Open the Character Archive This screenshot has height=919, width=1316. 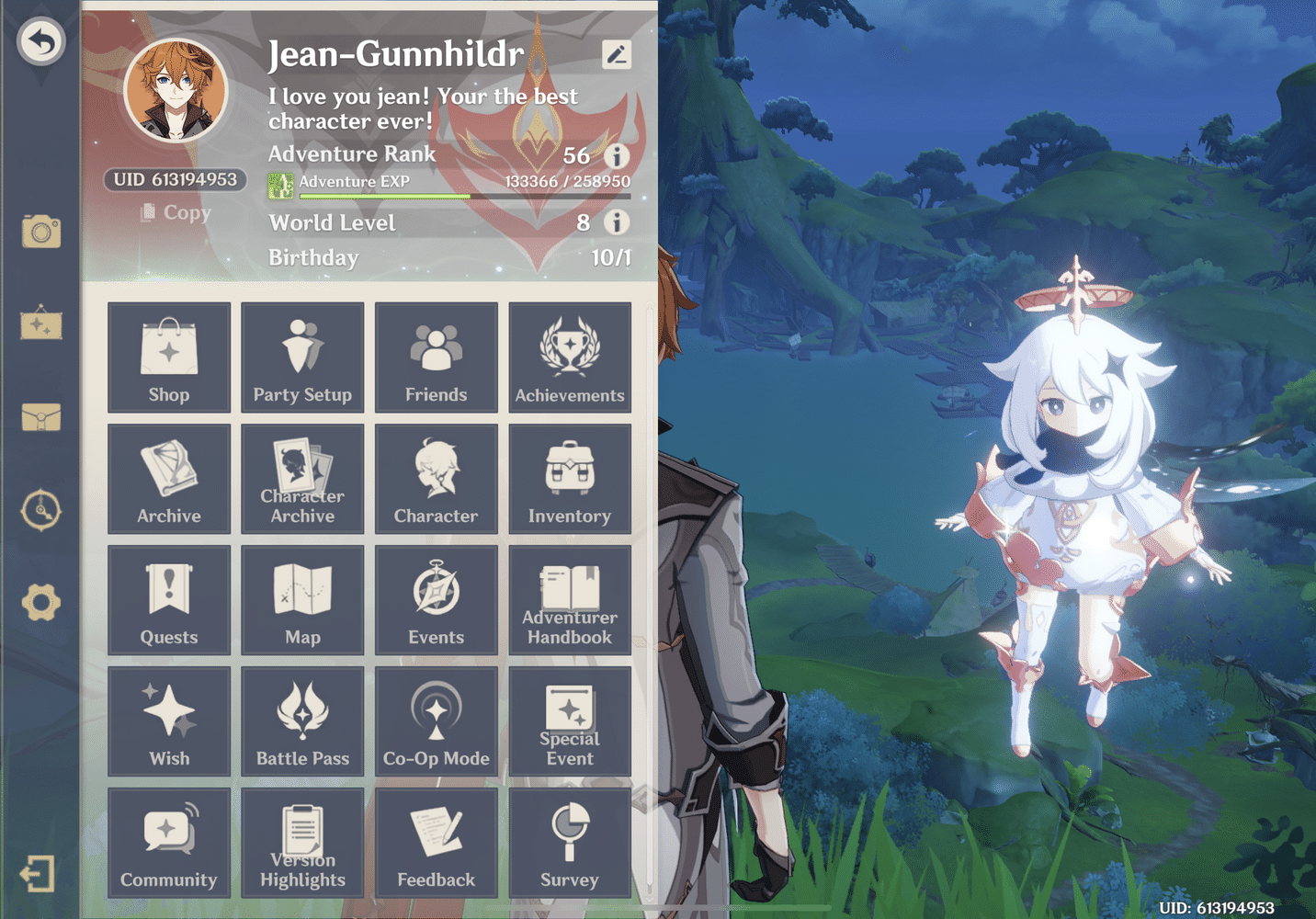pos(302,479)
